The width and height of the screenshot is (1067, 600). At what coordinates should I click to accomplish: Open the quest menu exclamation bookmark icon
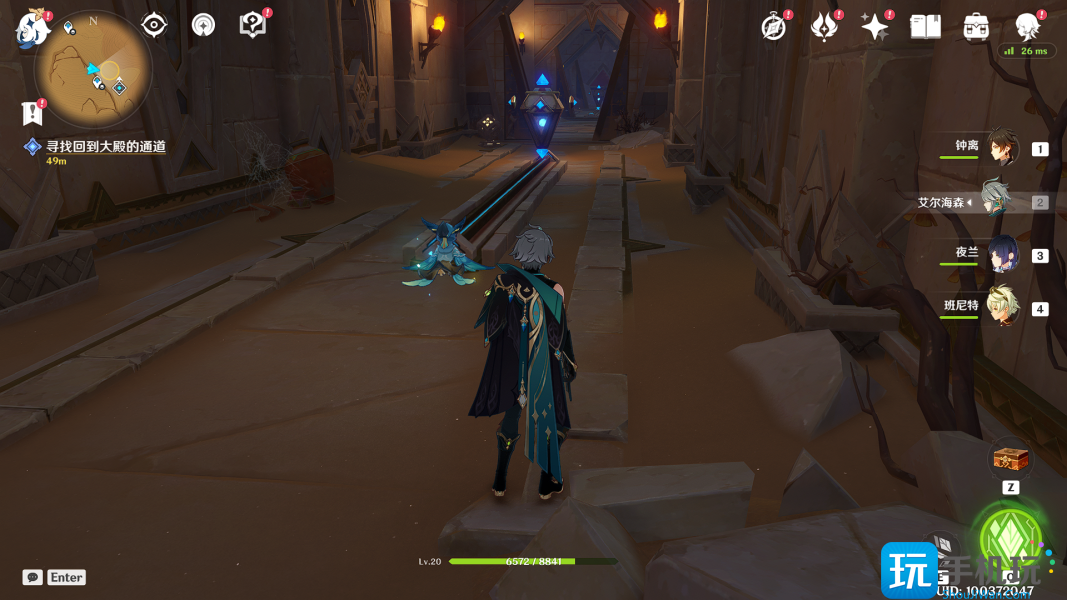[x=32, y=112]
